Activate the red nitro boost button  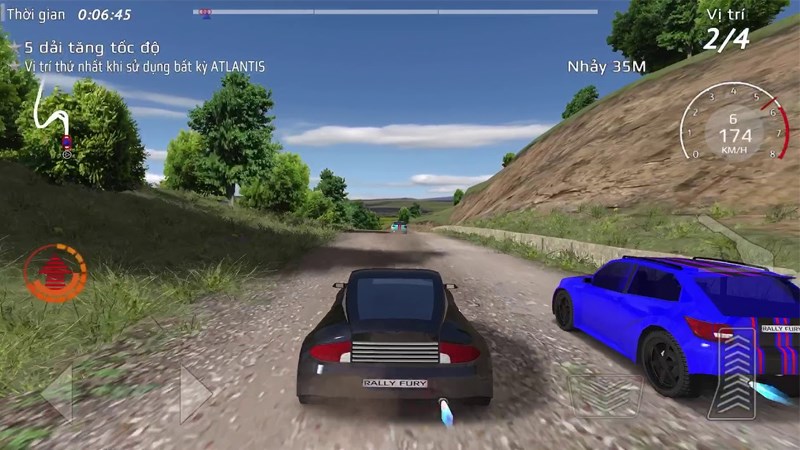[55, 272]
